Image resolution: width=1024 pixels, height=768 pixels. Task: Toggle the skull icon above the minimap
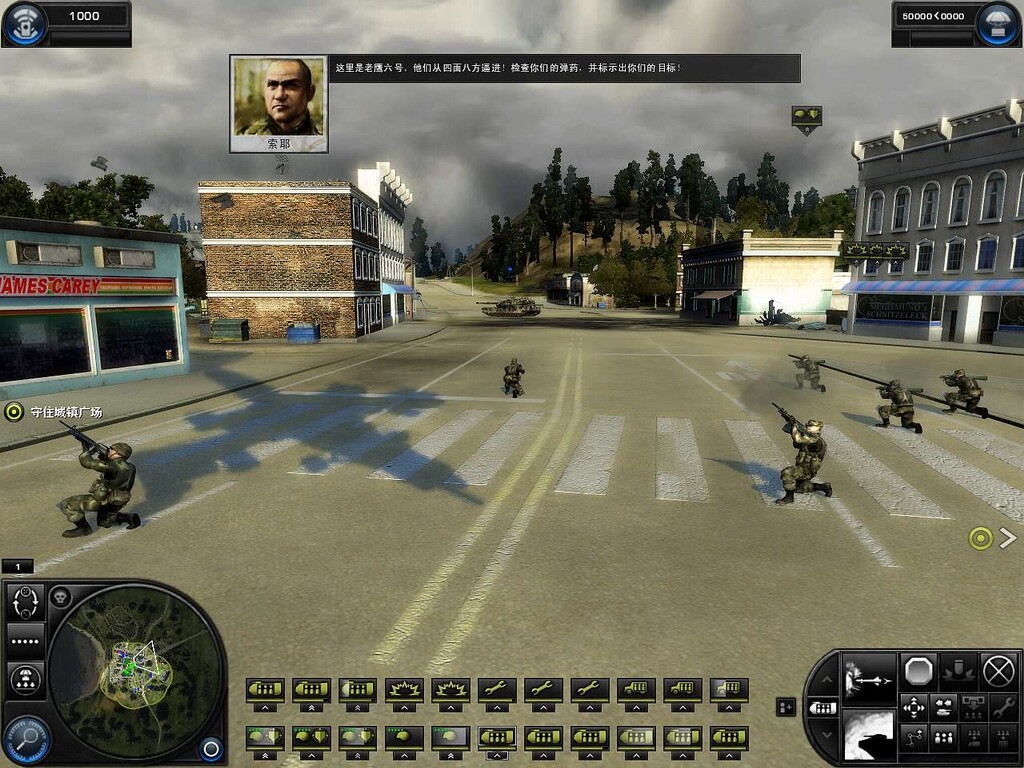point(60,597)
